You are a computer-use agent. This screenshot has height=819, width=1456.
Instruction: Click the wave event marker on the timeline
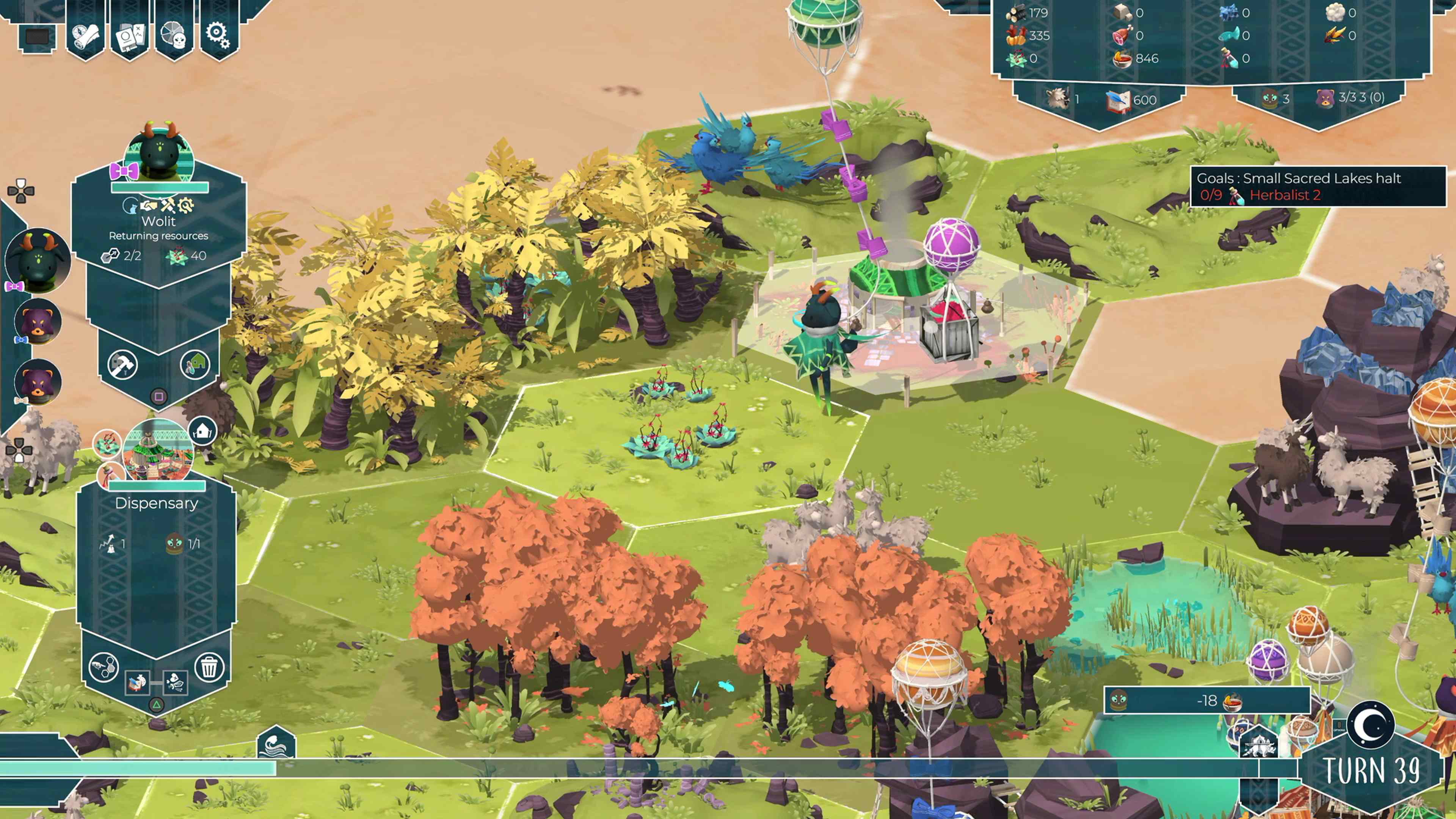(x=276, y=742)
